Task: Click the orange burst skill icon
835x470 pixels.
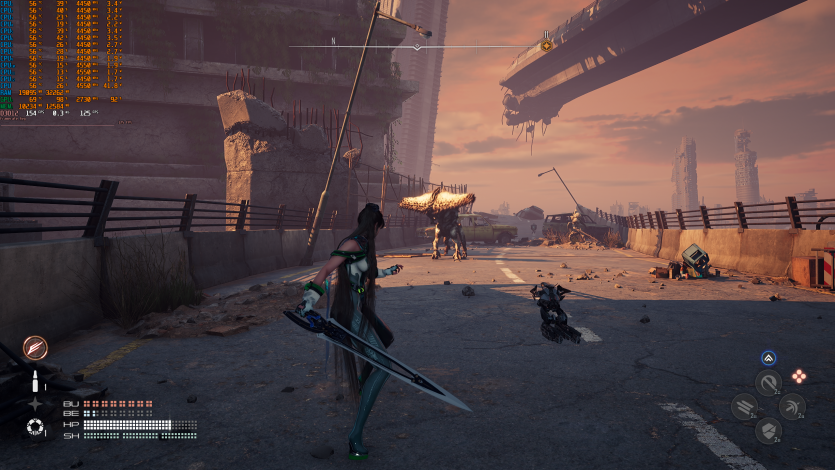Action: click(x=35, y=347)
